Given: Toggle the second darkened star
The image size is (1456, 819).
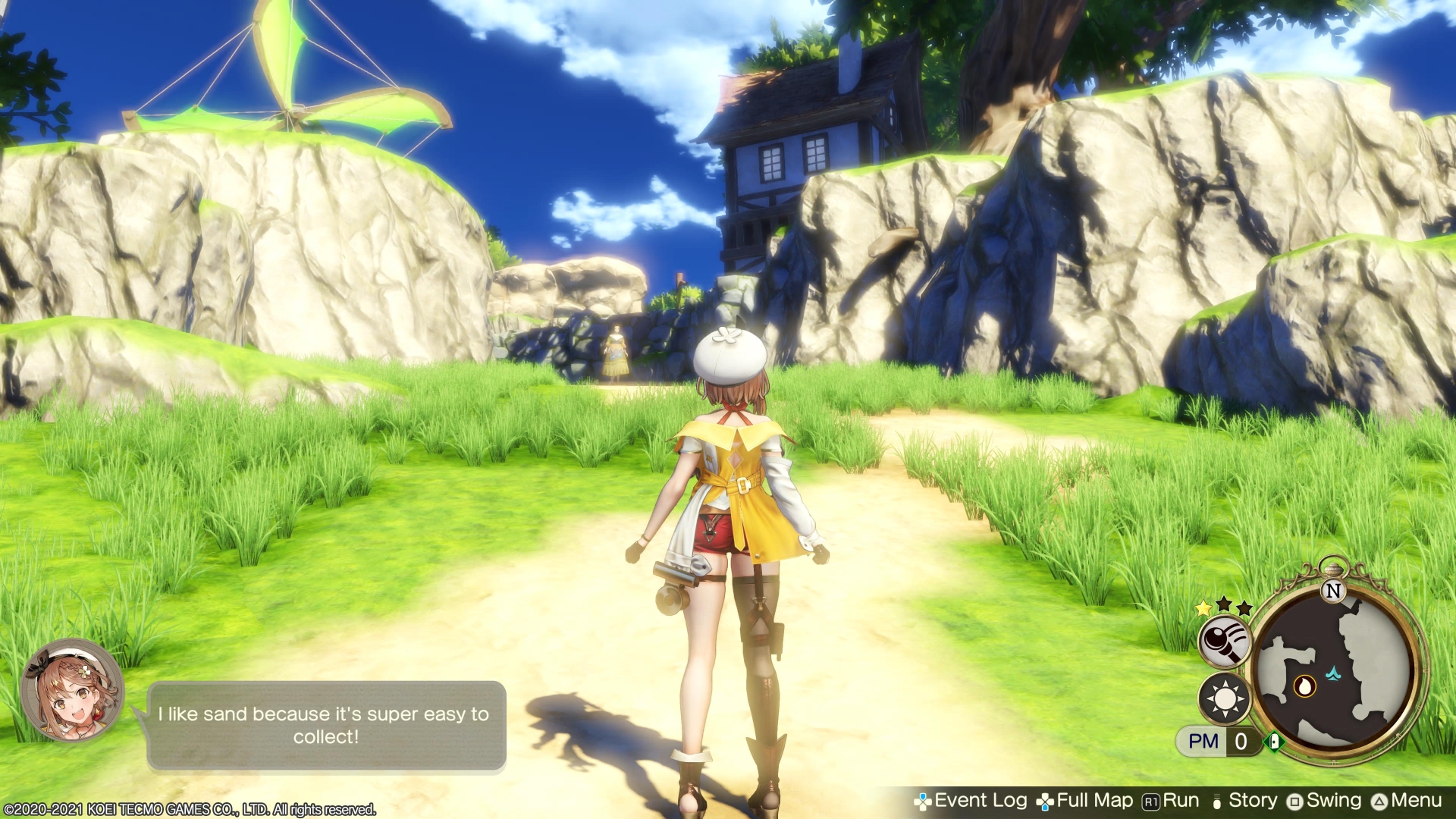Looking at the screenshot, I should click(1225, 606).
